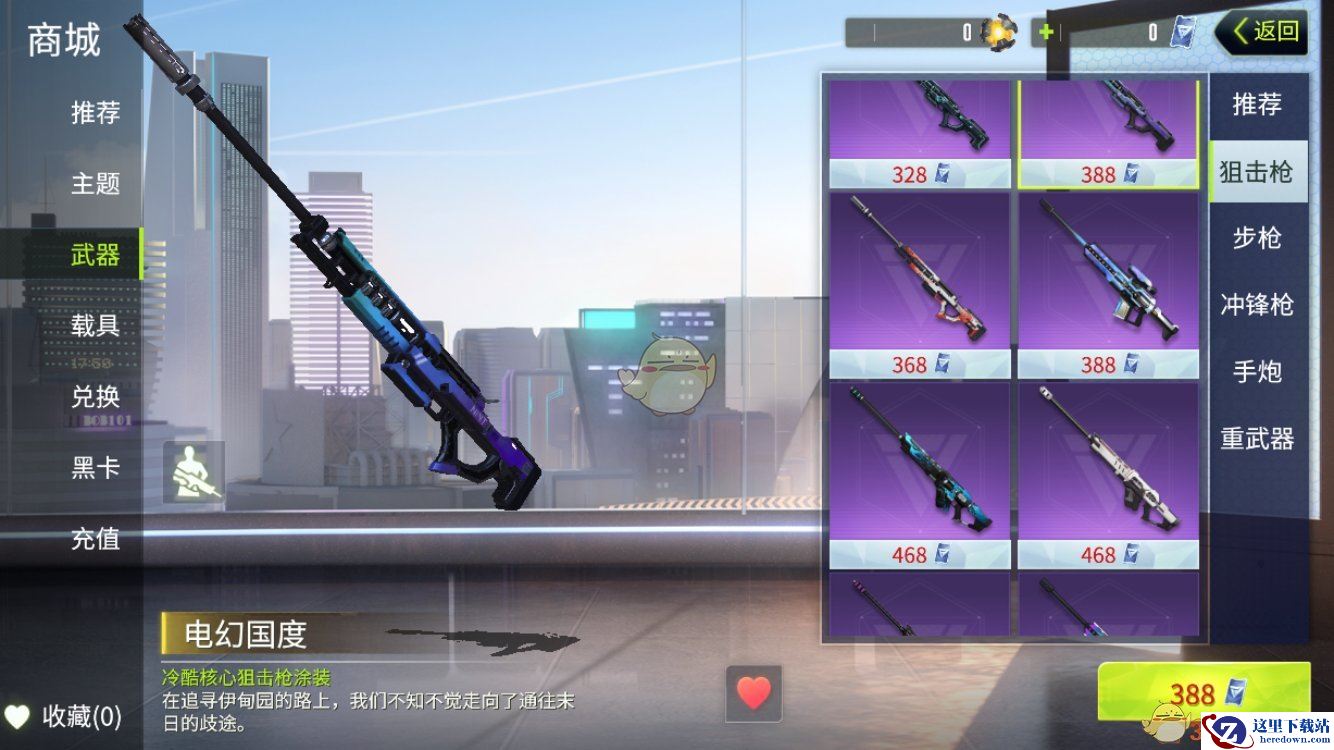Buy the skin with the 388 button
Image resolution: width=1334 pixels, height=750 pixels.
tap(1203, 692)
